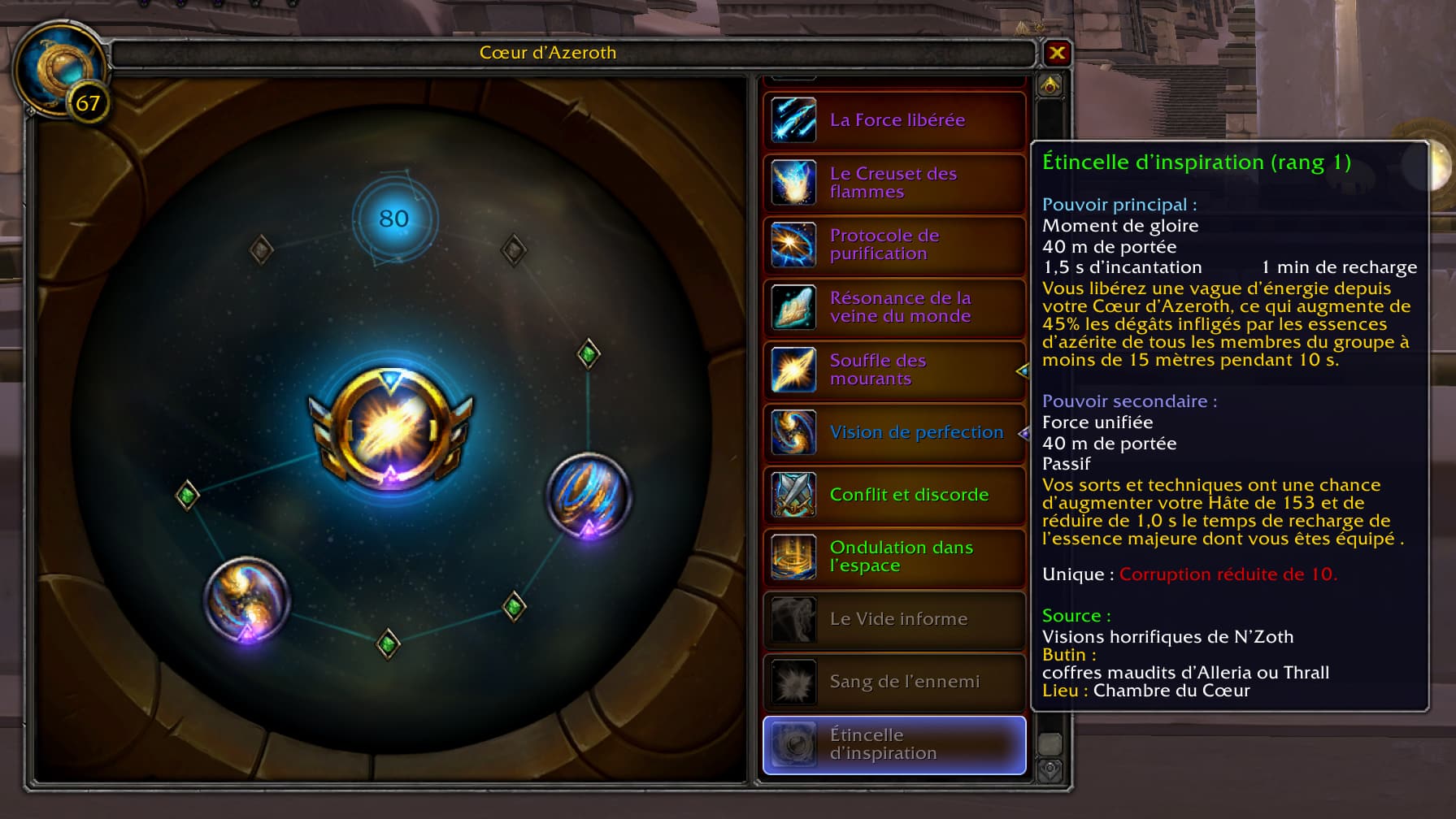Click the level 80 locked essence slot

click(x=394, y=219)
